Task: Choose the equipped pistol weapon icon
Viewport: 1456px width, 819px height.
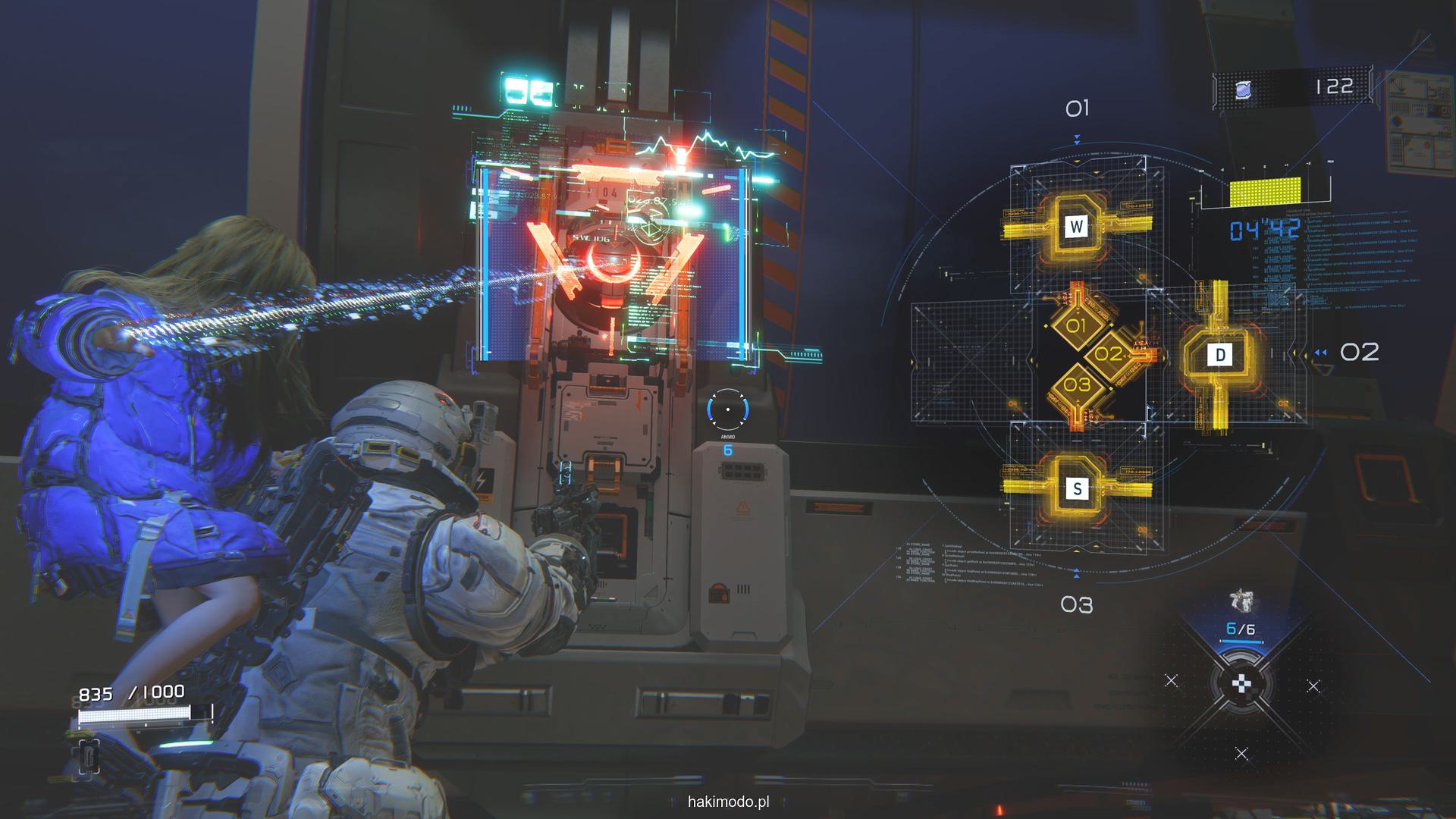Action: point(1241,603)
